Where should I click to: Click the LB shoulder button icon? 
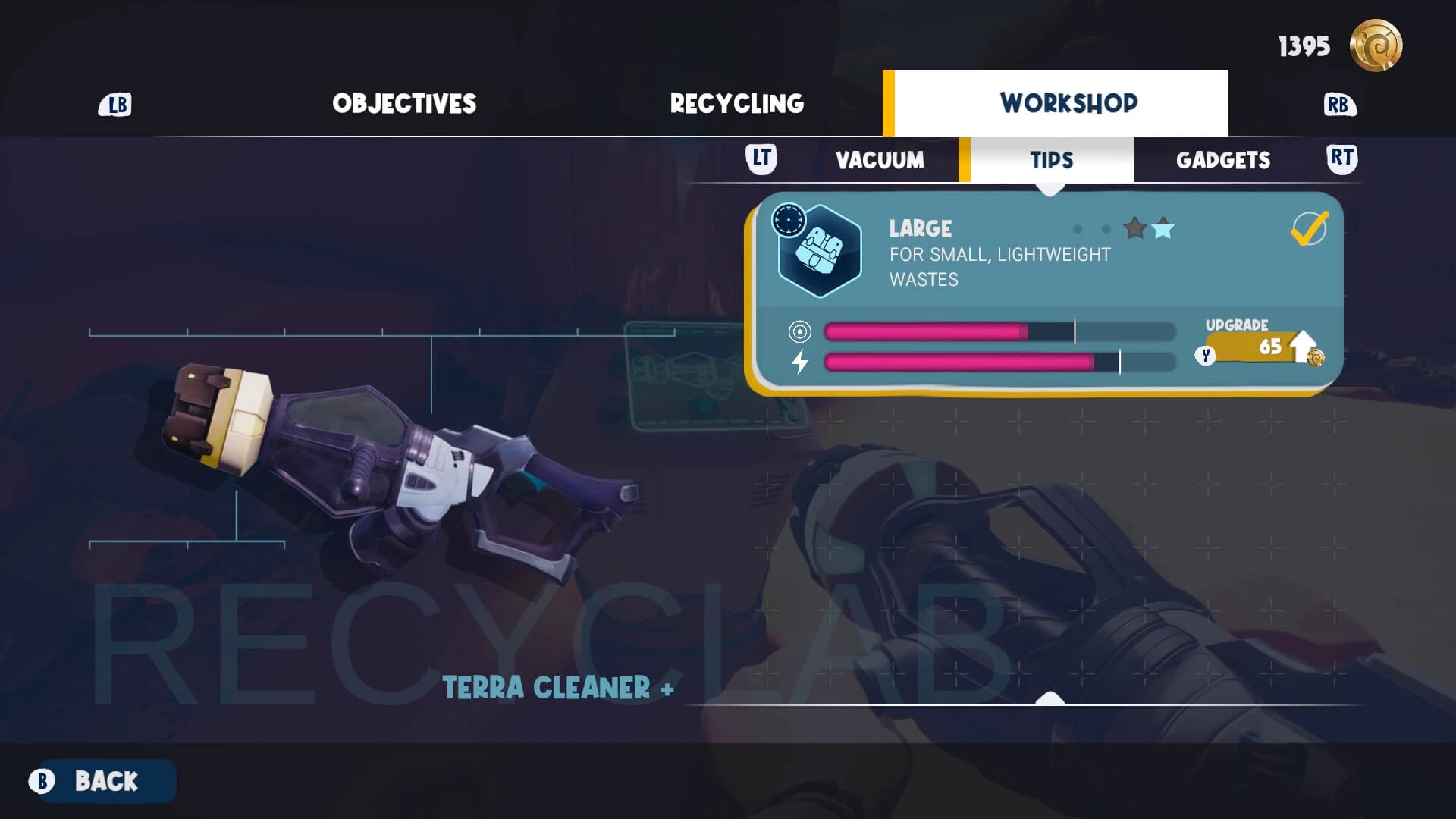[114, 103]
